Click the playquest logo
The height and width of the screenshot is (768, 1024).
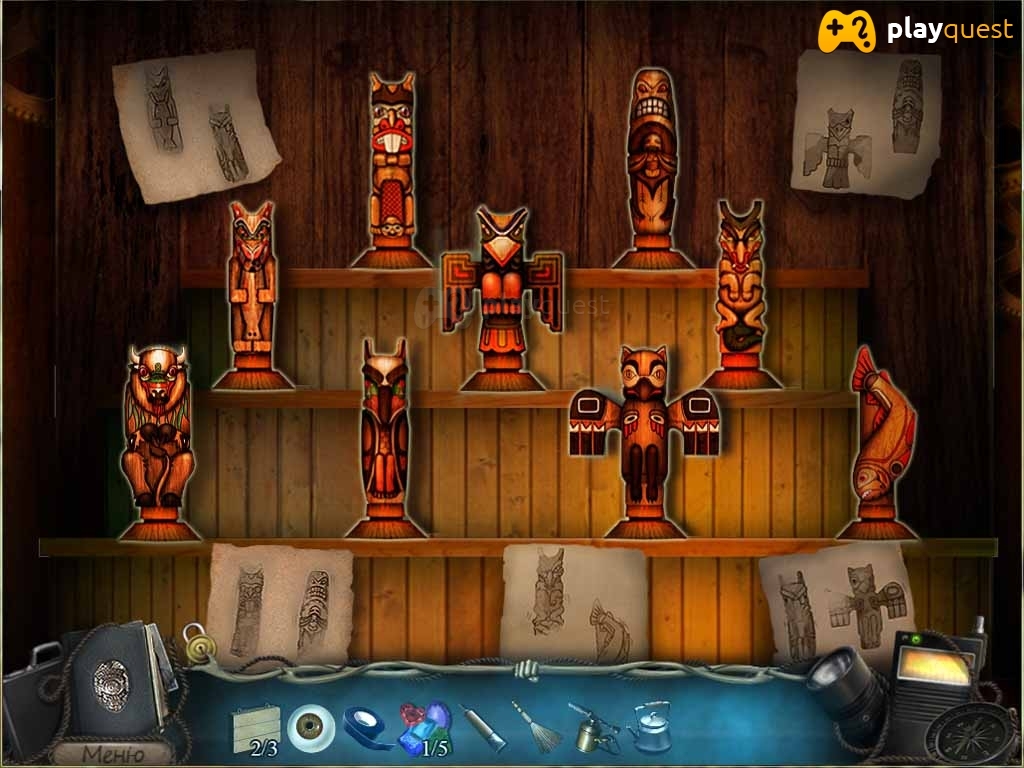coord(915,31)
